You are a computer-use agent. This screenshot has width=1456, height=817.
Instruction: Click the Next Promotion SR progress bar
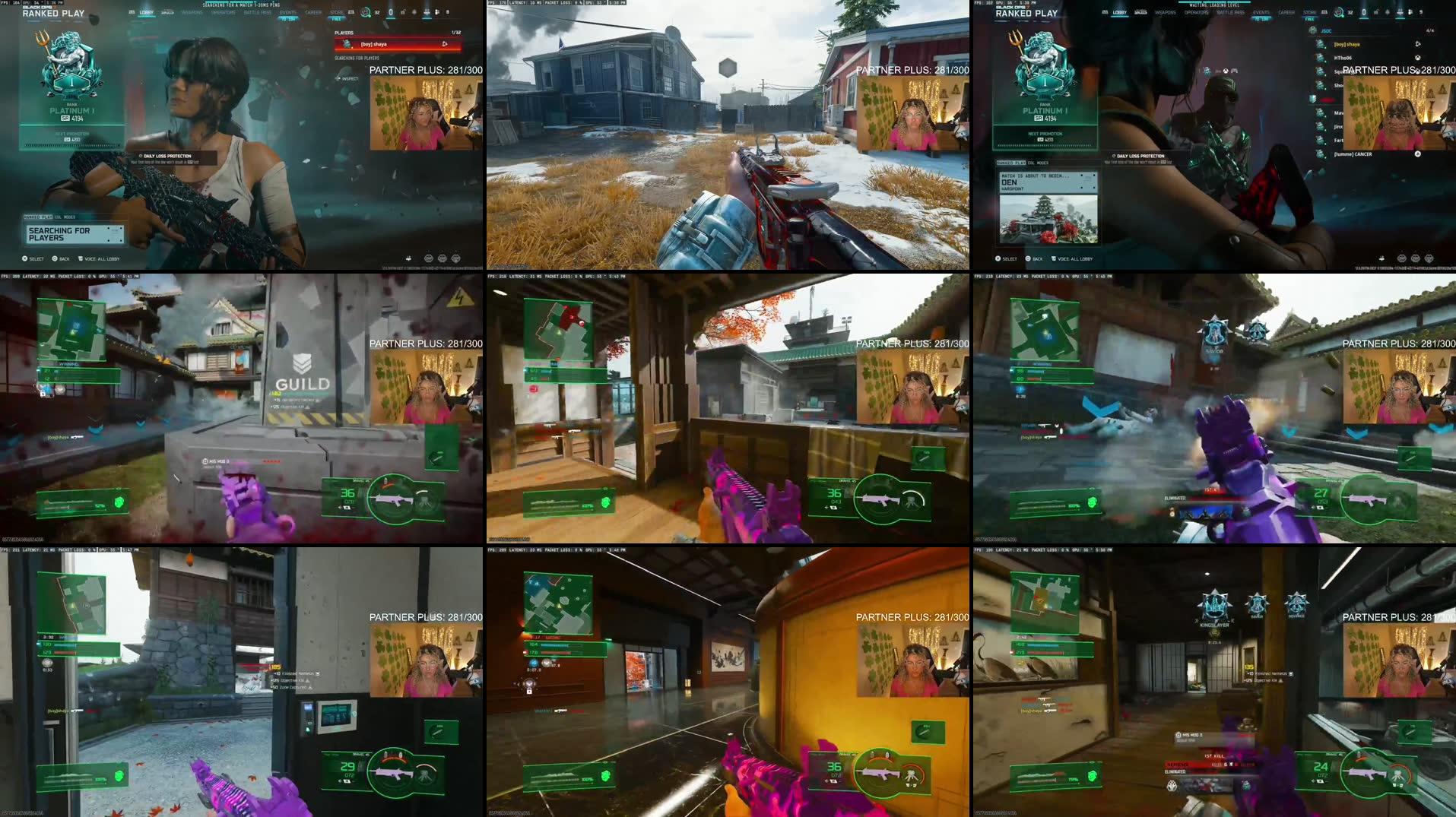(71, 144)
